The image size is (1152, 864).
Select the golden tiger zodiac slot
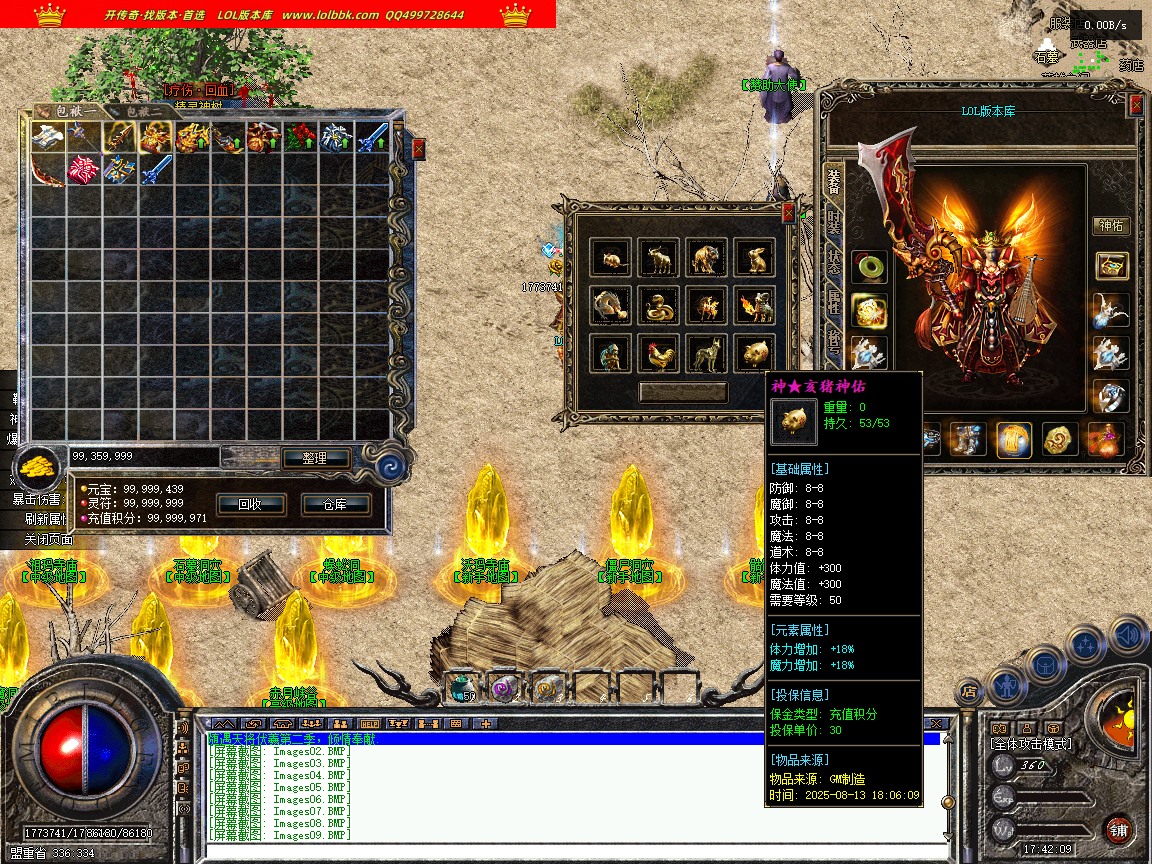tap(706, 258)
